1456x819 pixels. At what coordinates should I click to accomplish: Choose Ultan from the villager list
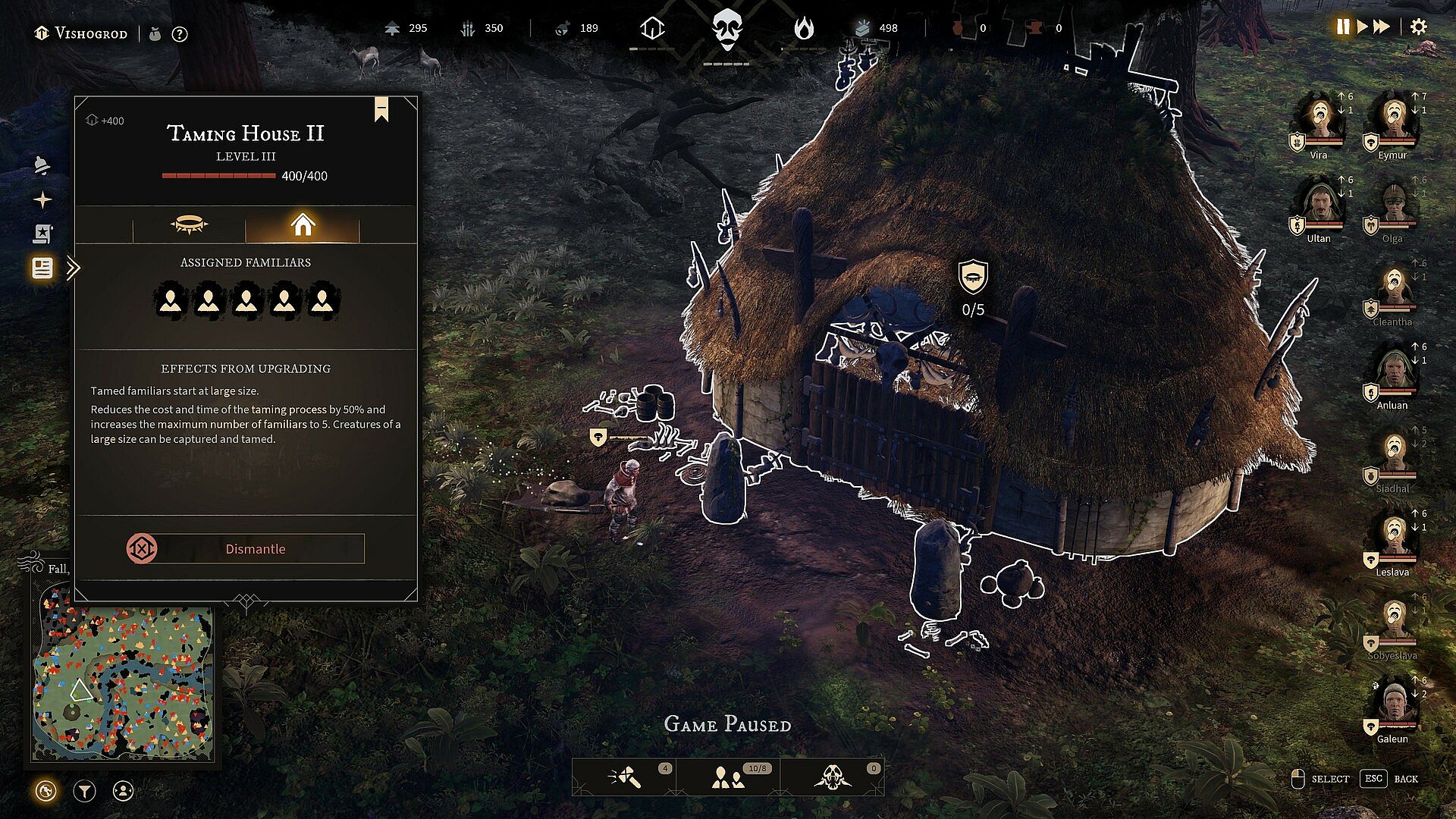[x=1319, y=205]
